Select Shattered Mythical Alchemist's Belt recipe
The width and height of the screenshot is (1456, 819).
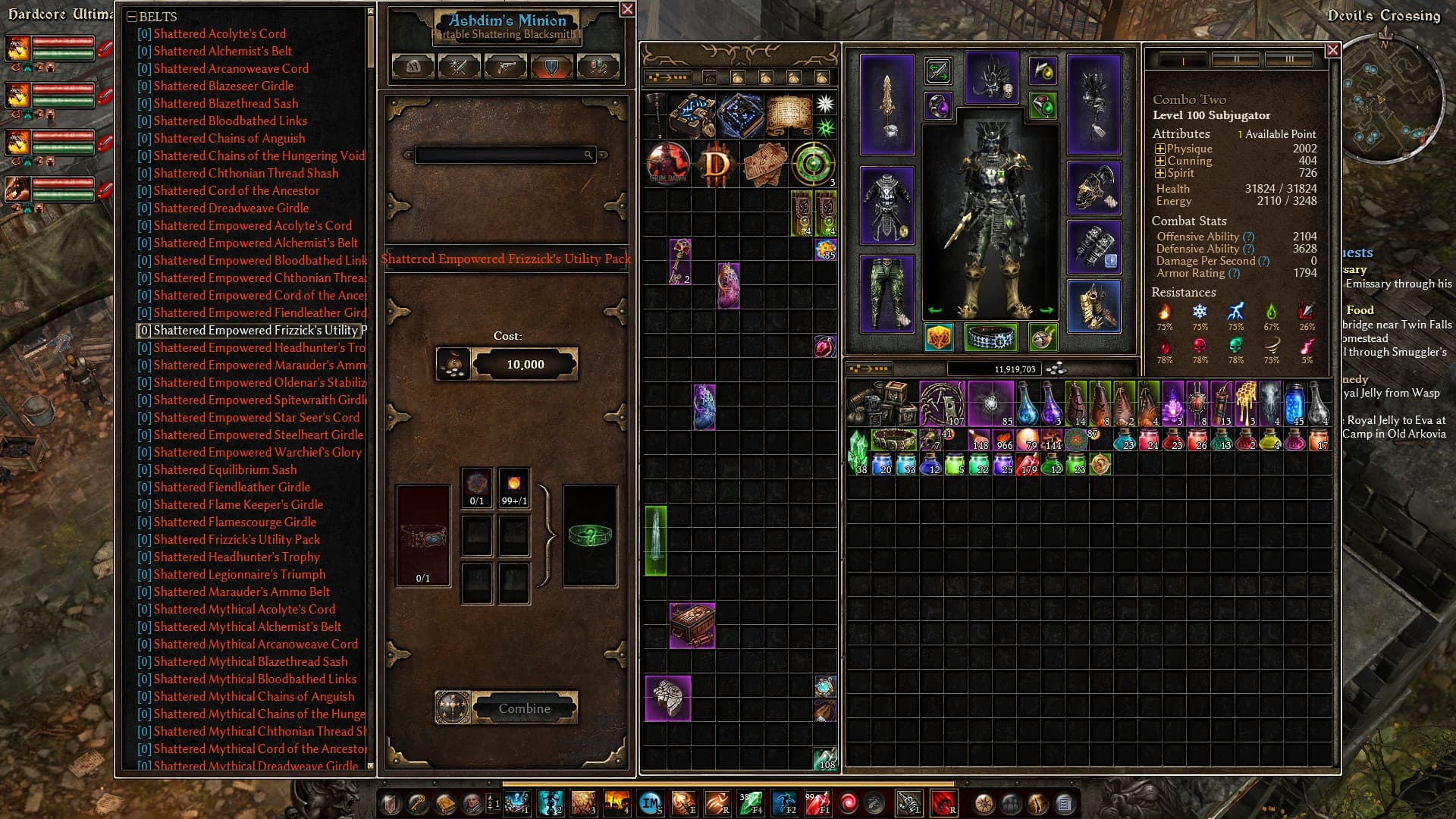point(246,626)
